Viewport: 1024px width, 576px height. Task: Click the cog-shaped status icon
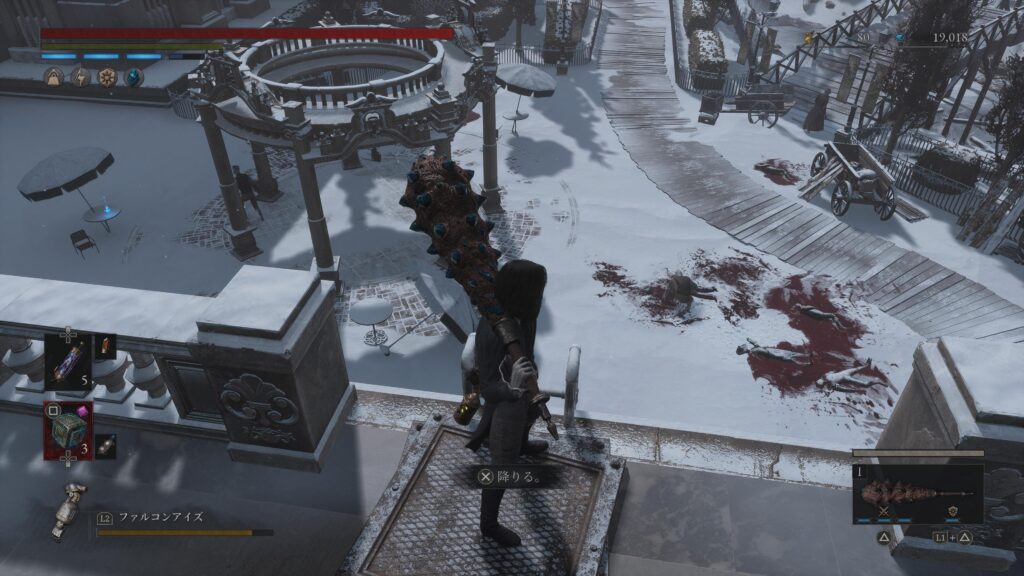click(107, 76)
